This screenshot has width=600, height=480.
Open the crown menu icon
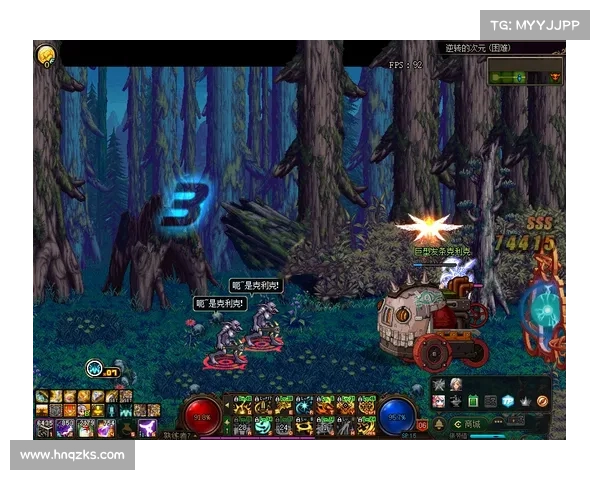click(x=525, y=401)
